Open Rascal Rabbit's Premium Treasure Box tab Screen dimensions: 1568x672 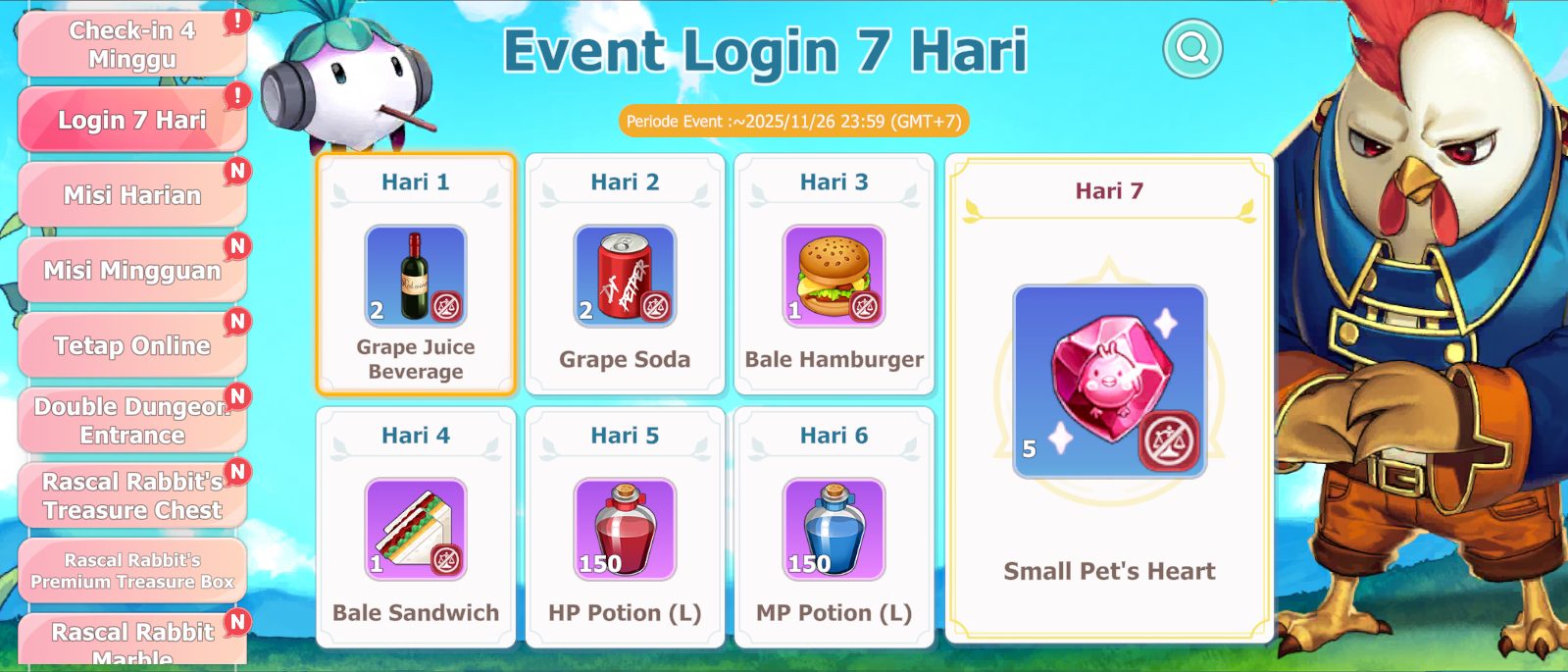[x=131, y=570]
